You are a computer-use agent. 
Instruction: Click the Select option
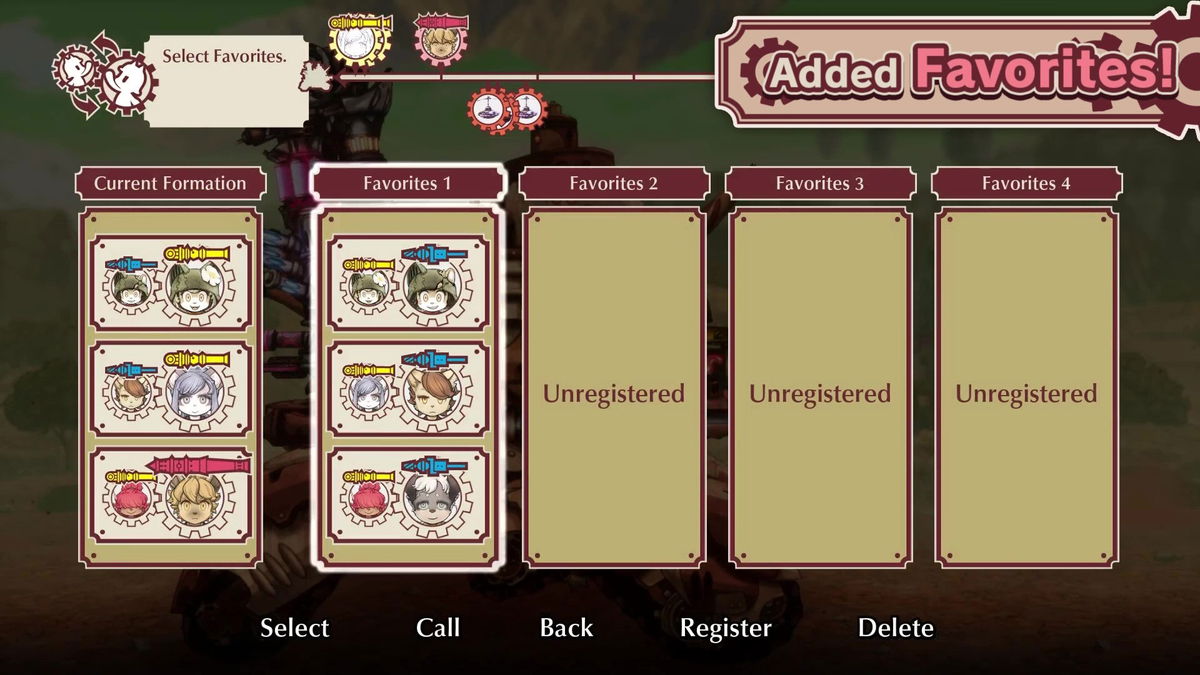coord(294,628)
